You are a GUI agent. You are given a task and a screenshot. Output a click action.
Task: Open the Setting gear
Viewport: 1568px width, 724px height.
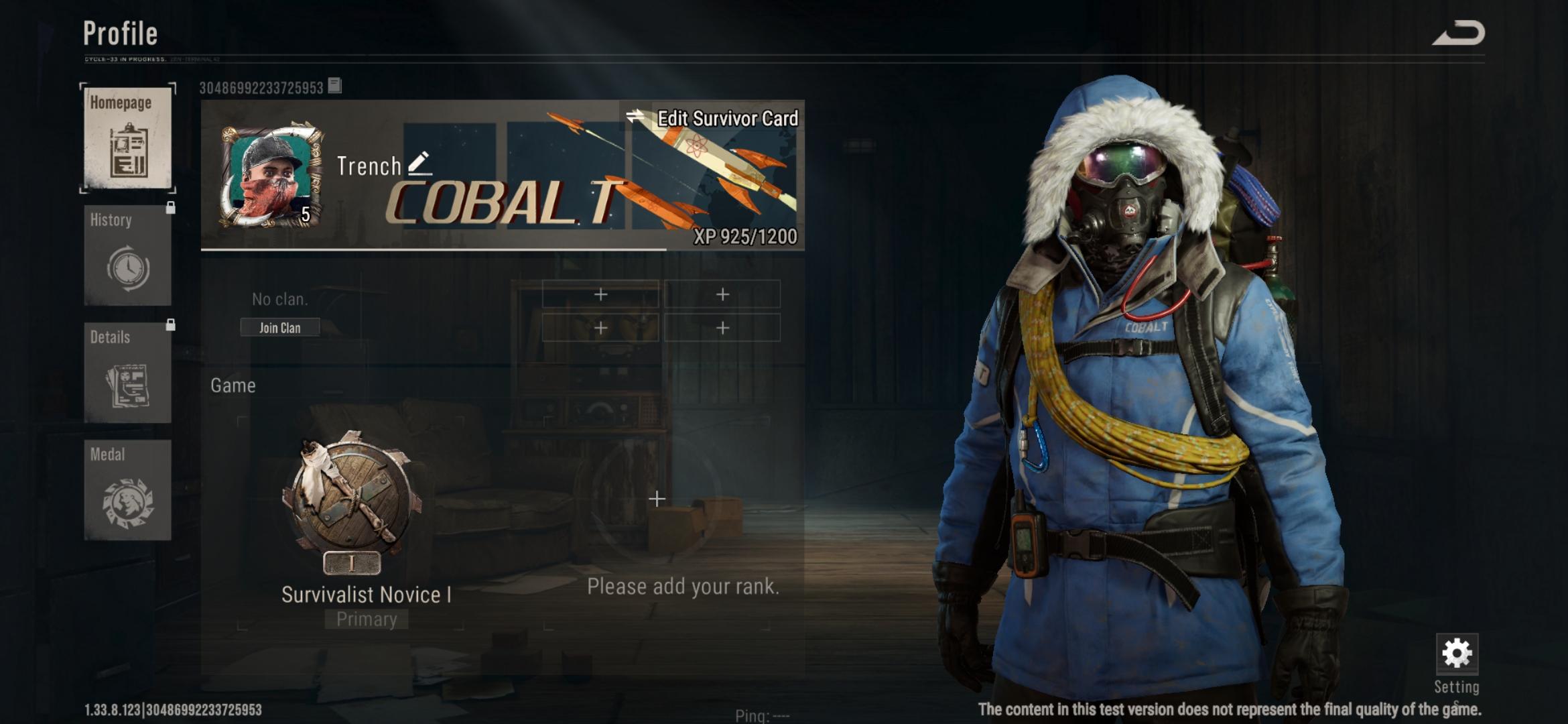1457,655
